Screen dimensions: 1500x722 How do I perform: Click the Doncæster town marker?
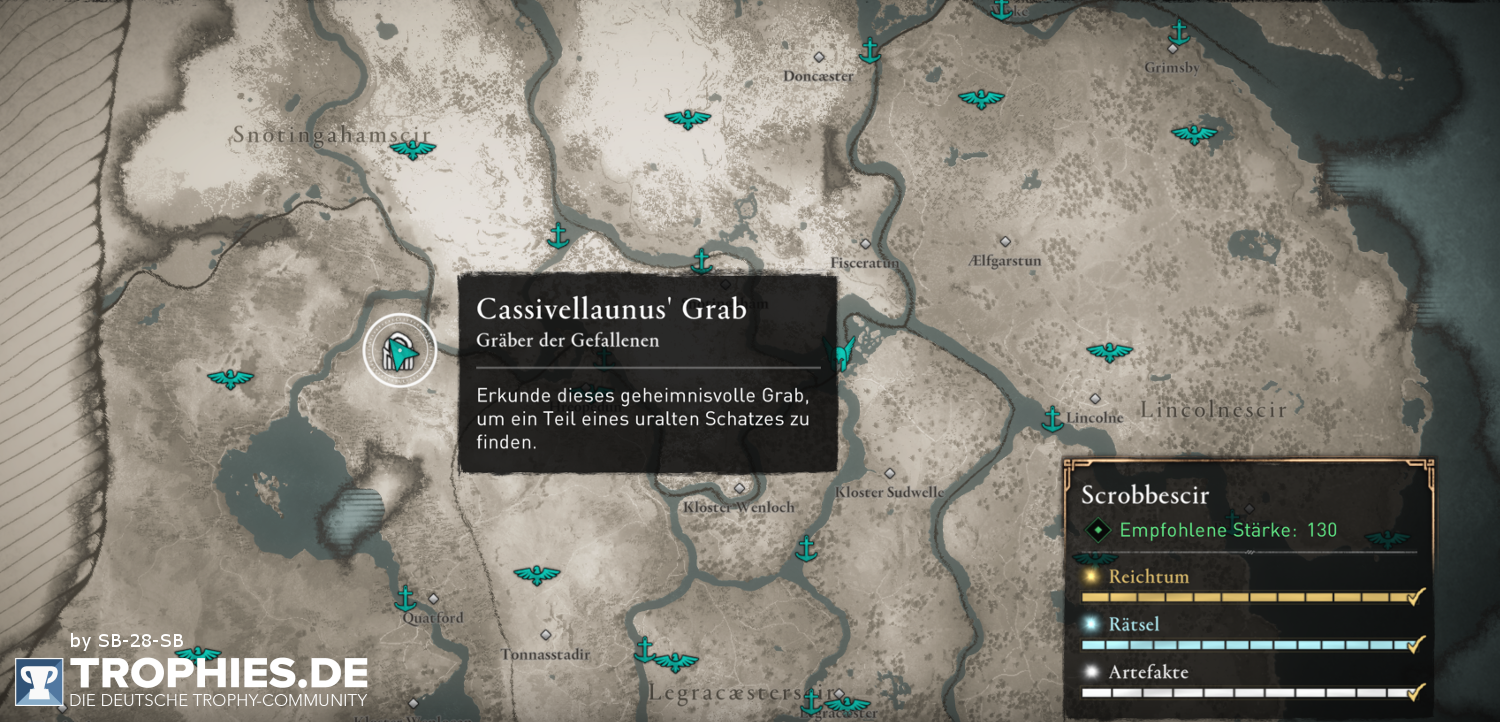tap(819, 57)
